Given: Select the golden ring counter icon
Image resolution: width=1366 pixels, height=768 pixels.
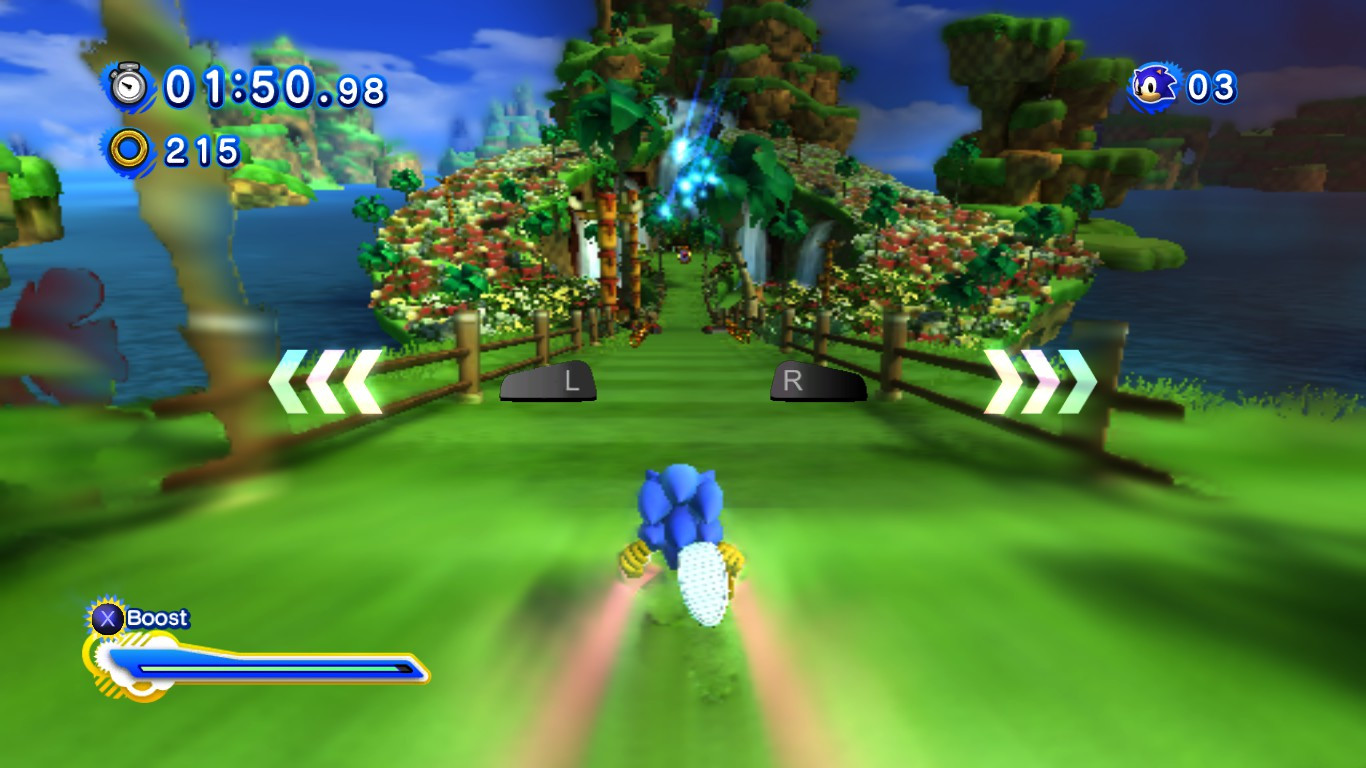Looking at the screenshot, I should tap(128, 150).
